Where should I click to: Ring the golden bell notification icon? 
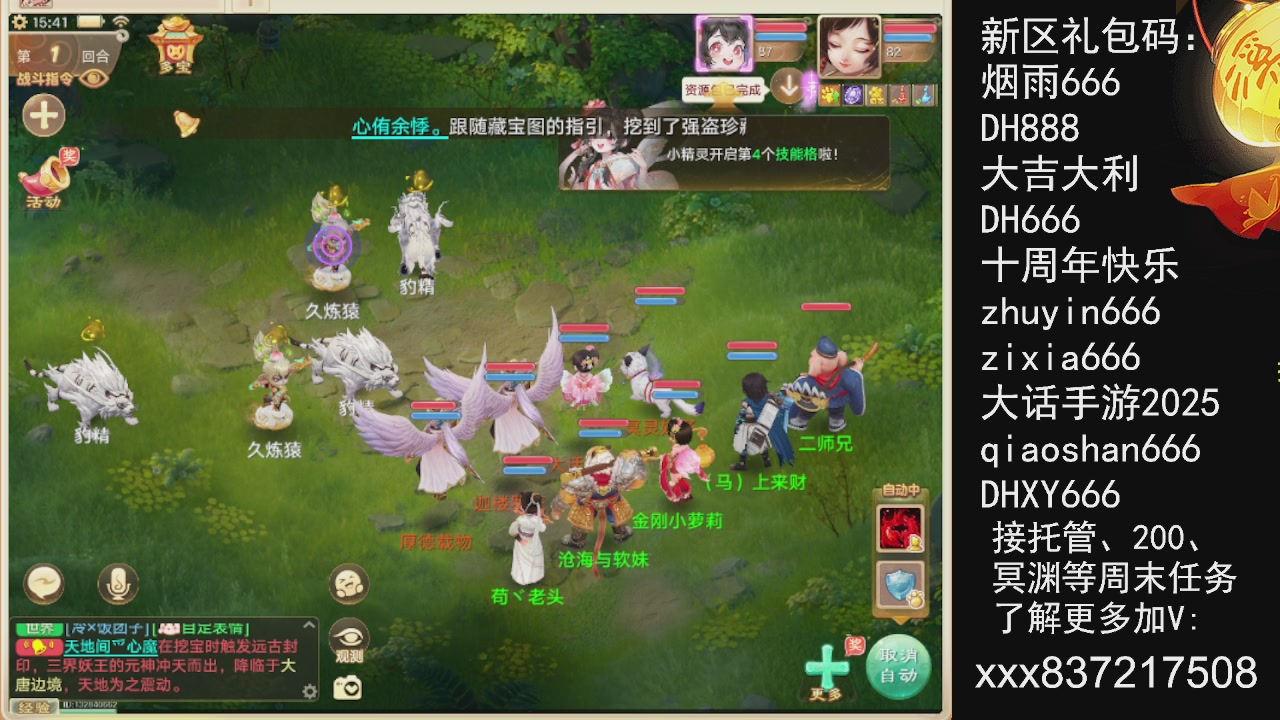185,123
